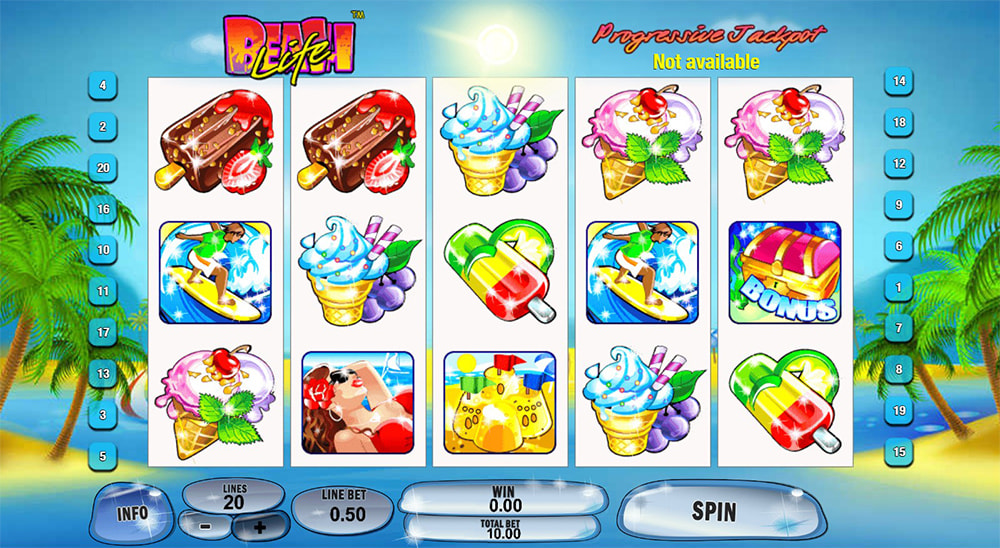The width and height of the screenshot is (1000, 548).
Task: Select payline 20 marker
Action: [103, 168]
